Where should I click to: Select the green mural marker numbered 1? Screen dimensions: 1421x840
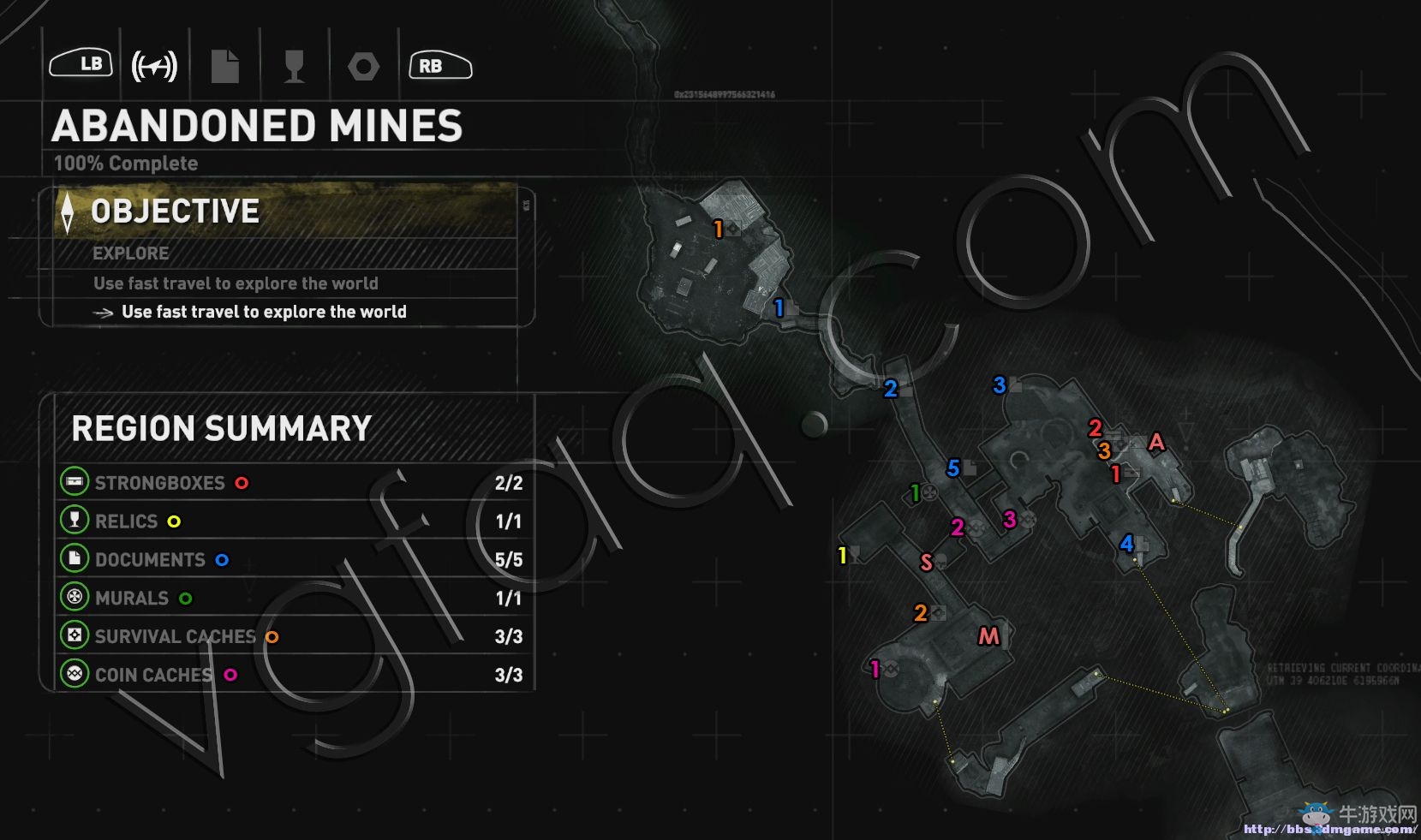(916, 493)
